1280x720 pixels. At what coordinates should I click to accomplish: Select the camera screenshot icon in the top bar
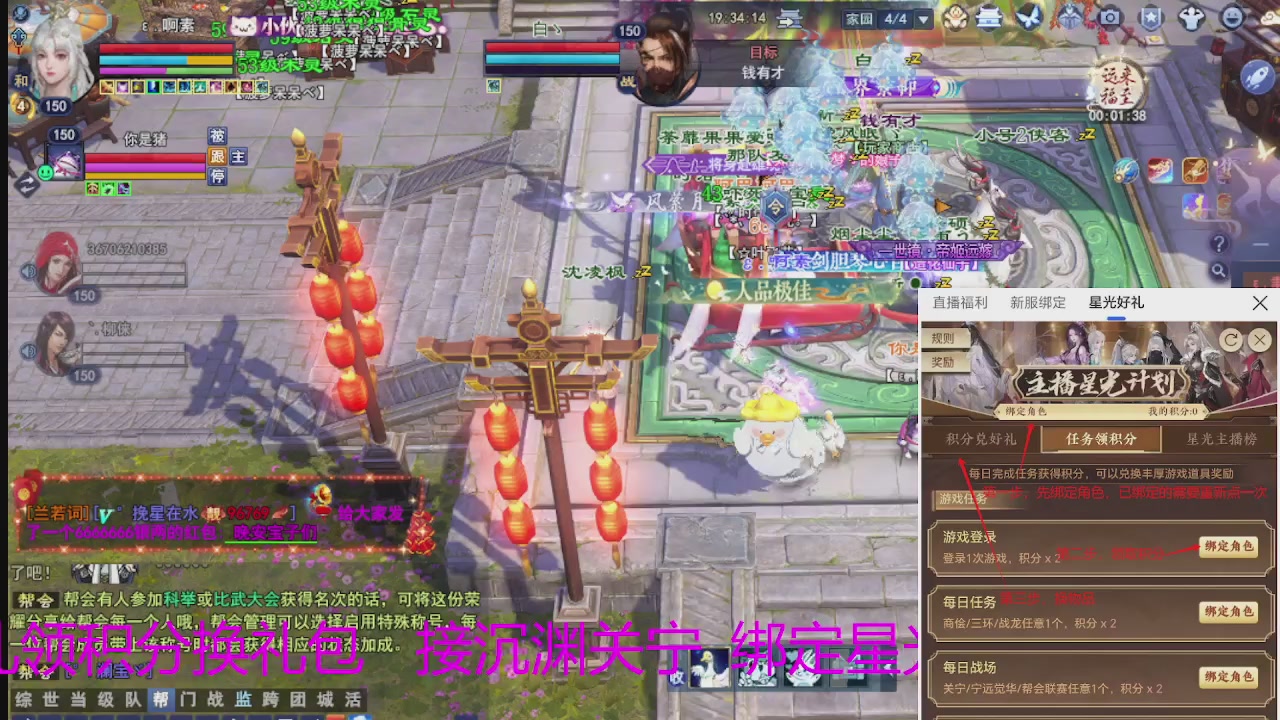[1110, 17]
